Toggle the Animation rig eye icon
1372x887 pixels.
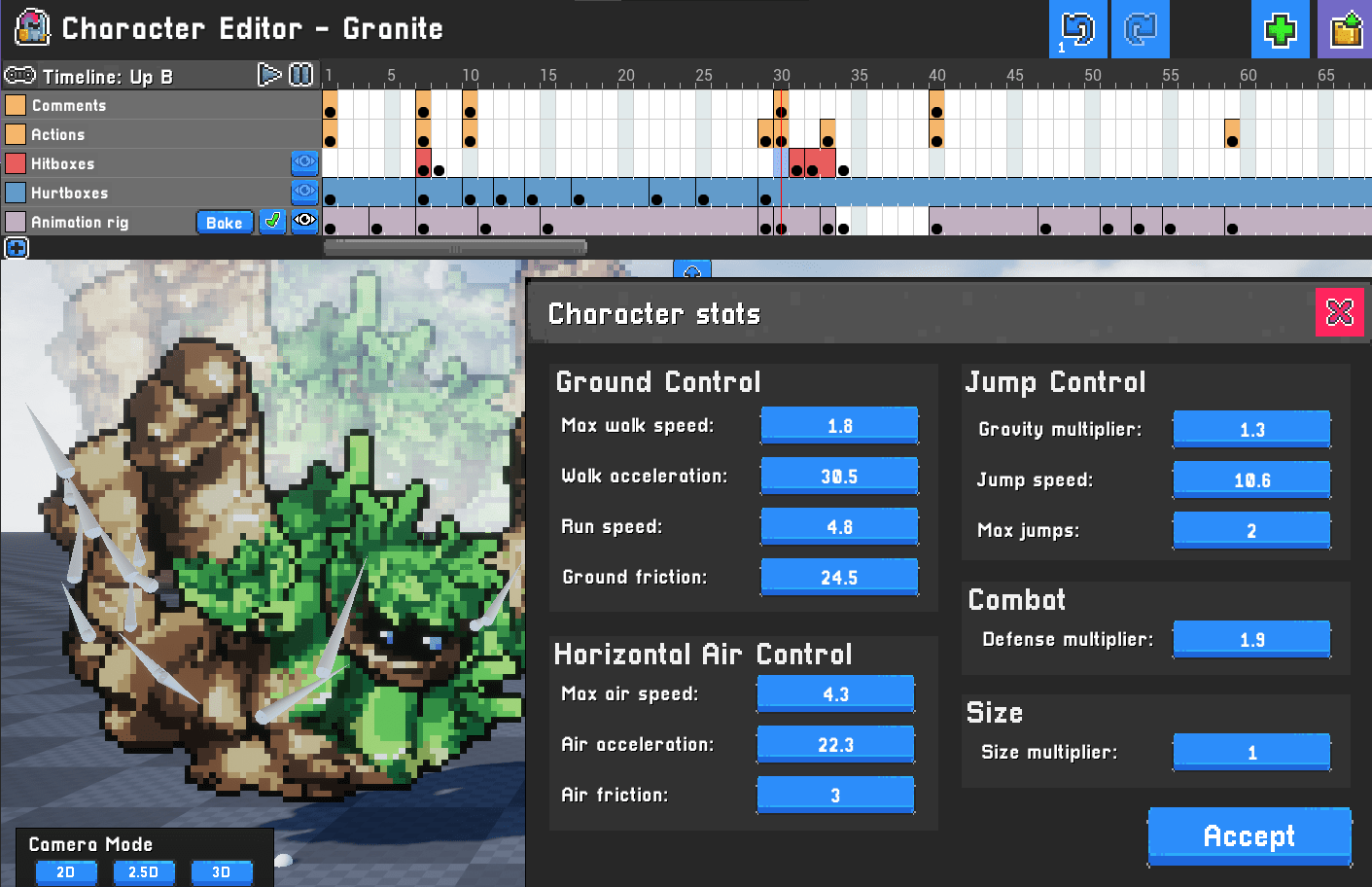coord(304,222)
